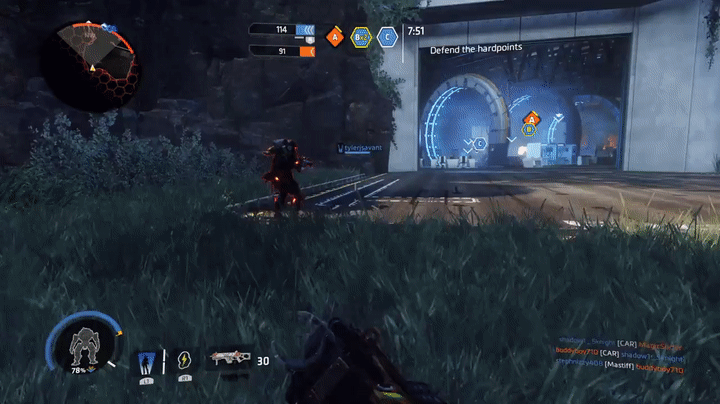This screenshot has height=404, width=720.
Task: Select the equipped rifle weapon icon
Action: (228, 360)
